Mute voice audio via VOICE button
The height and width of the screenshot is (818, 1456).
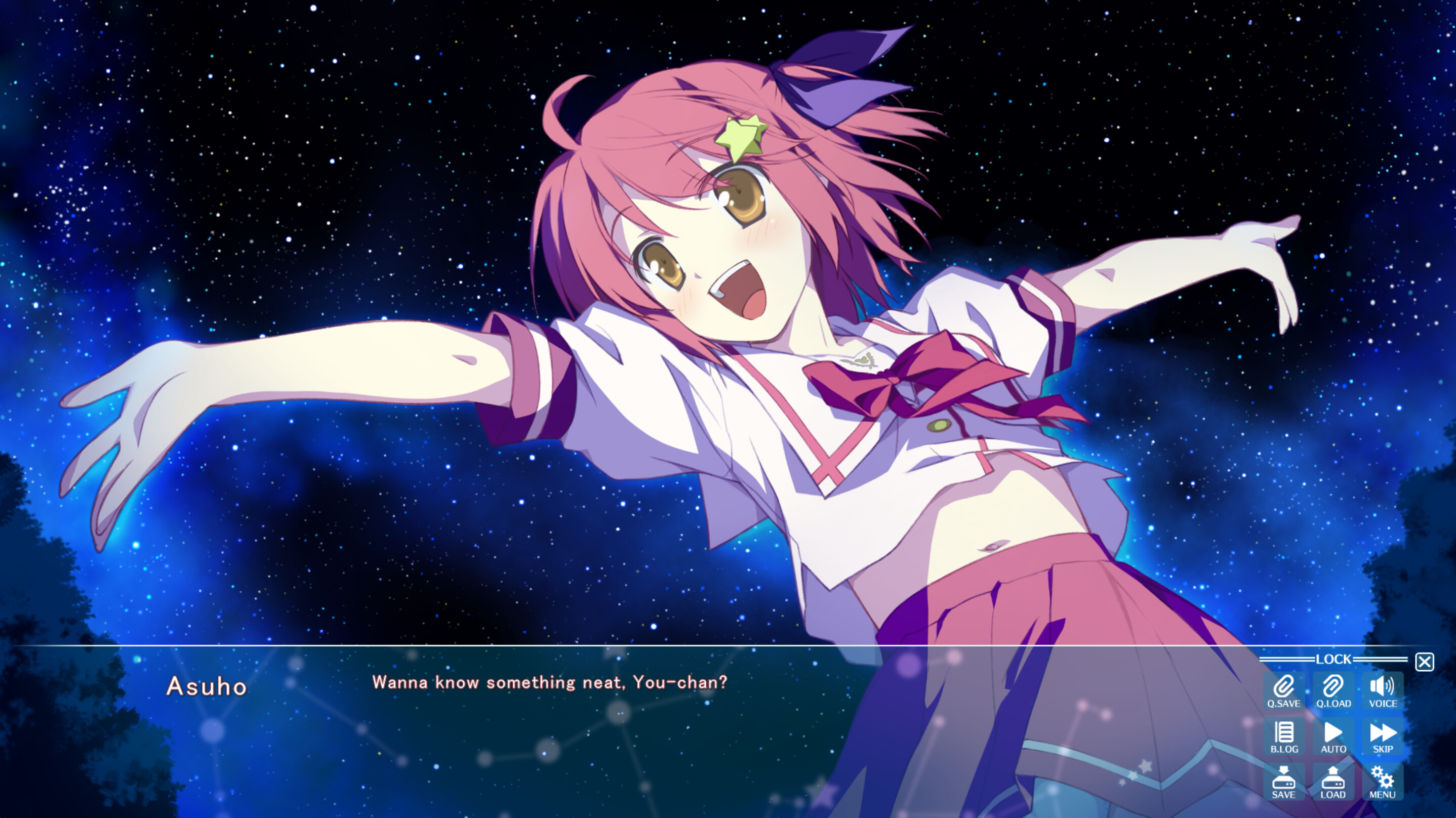tap(1381, 687)
